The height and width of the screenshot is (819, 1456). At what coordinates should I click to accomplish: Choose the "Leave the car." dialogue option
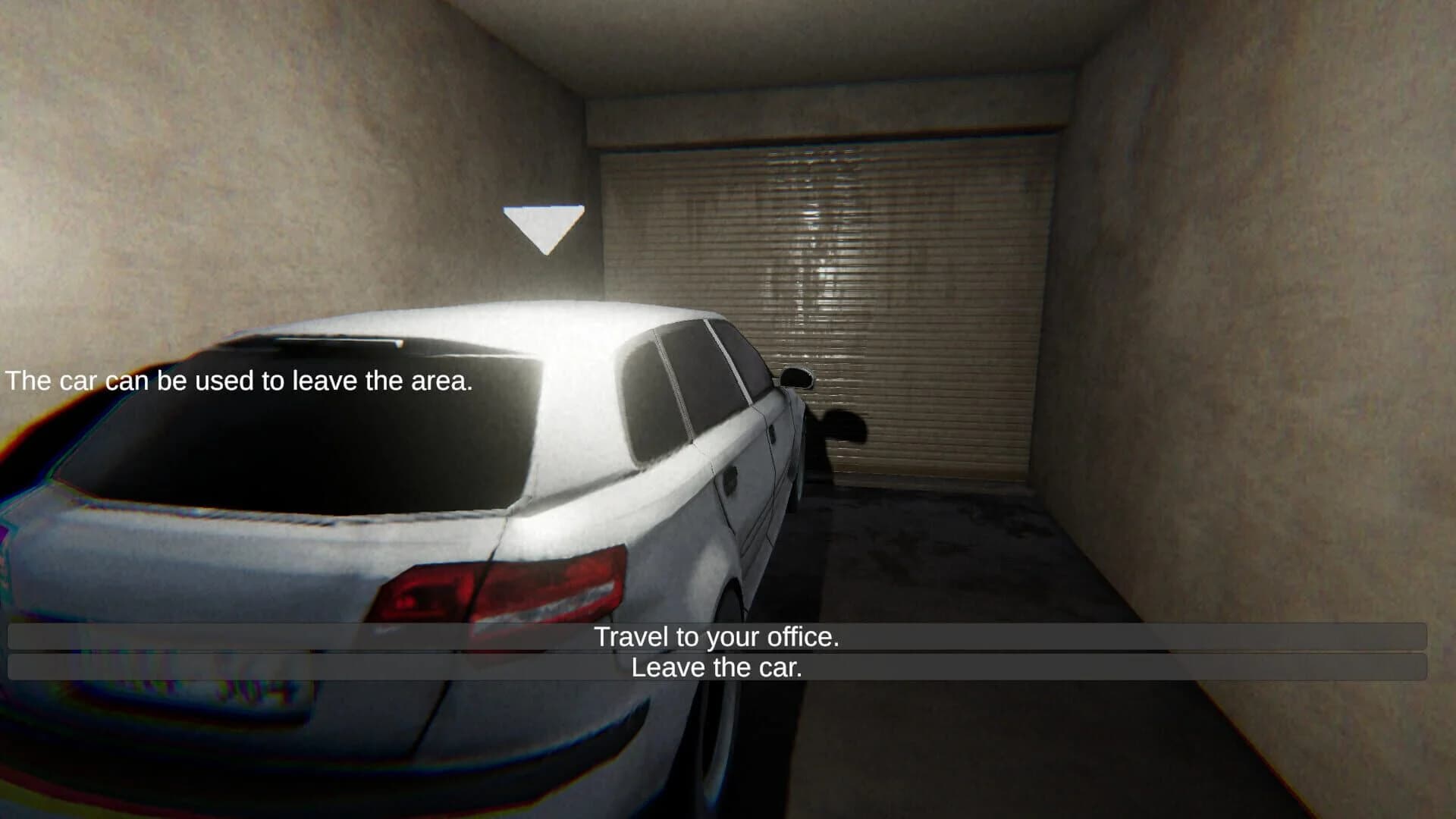pyautogui.click(x=718, y=669)
